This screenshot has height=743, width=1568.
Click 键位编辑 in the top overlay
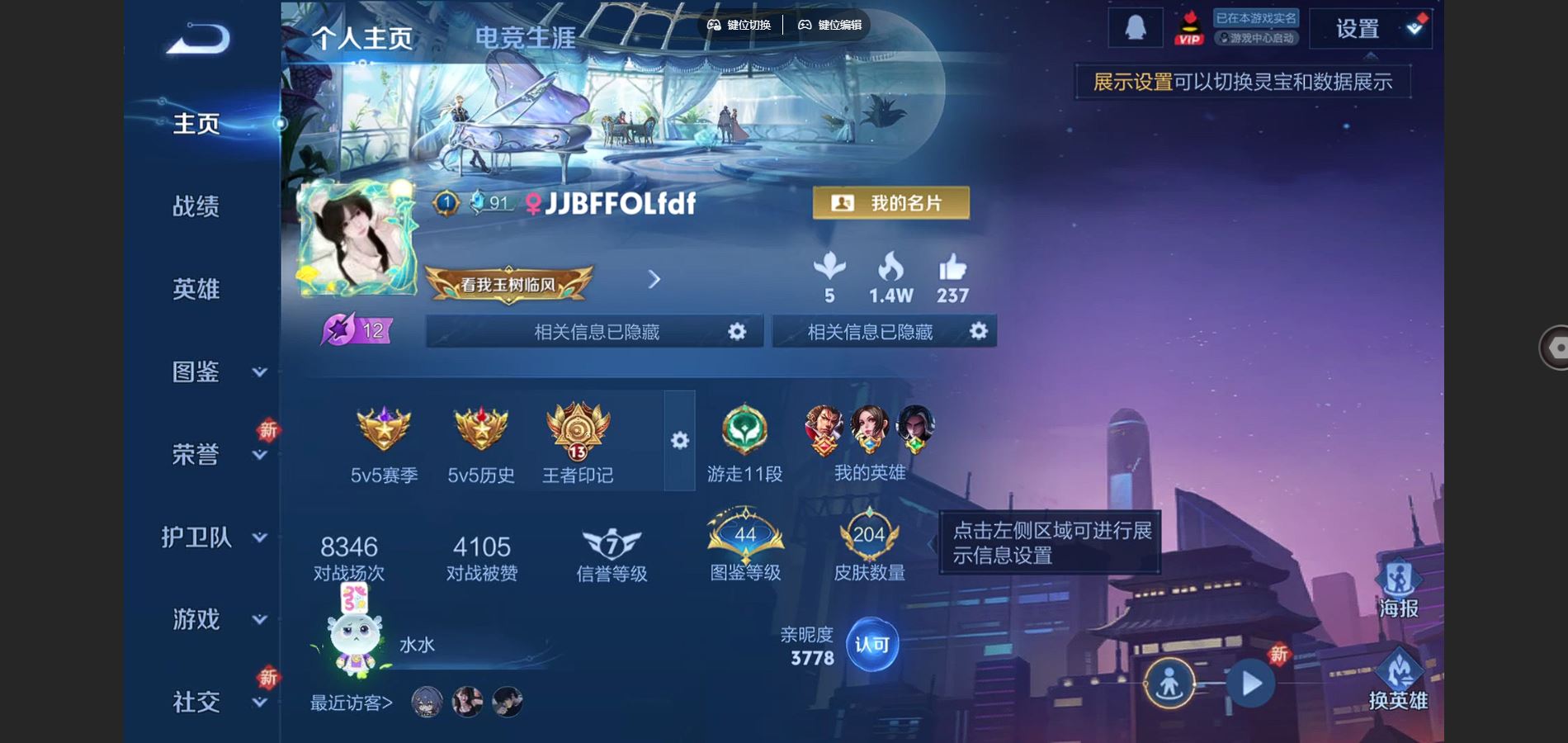[x=830, y=25]
